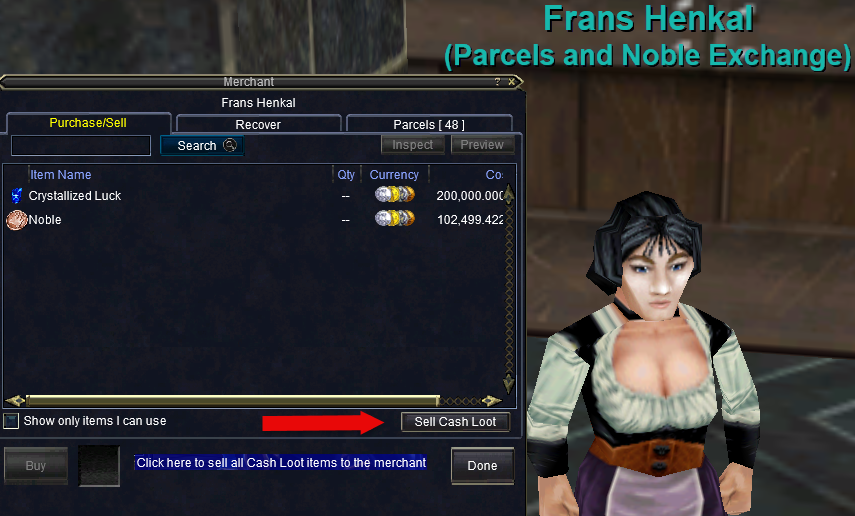Open the Recover tab
This screenshot has height=516, width=855.
(258, 125)
